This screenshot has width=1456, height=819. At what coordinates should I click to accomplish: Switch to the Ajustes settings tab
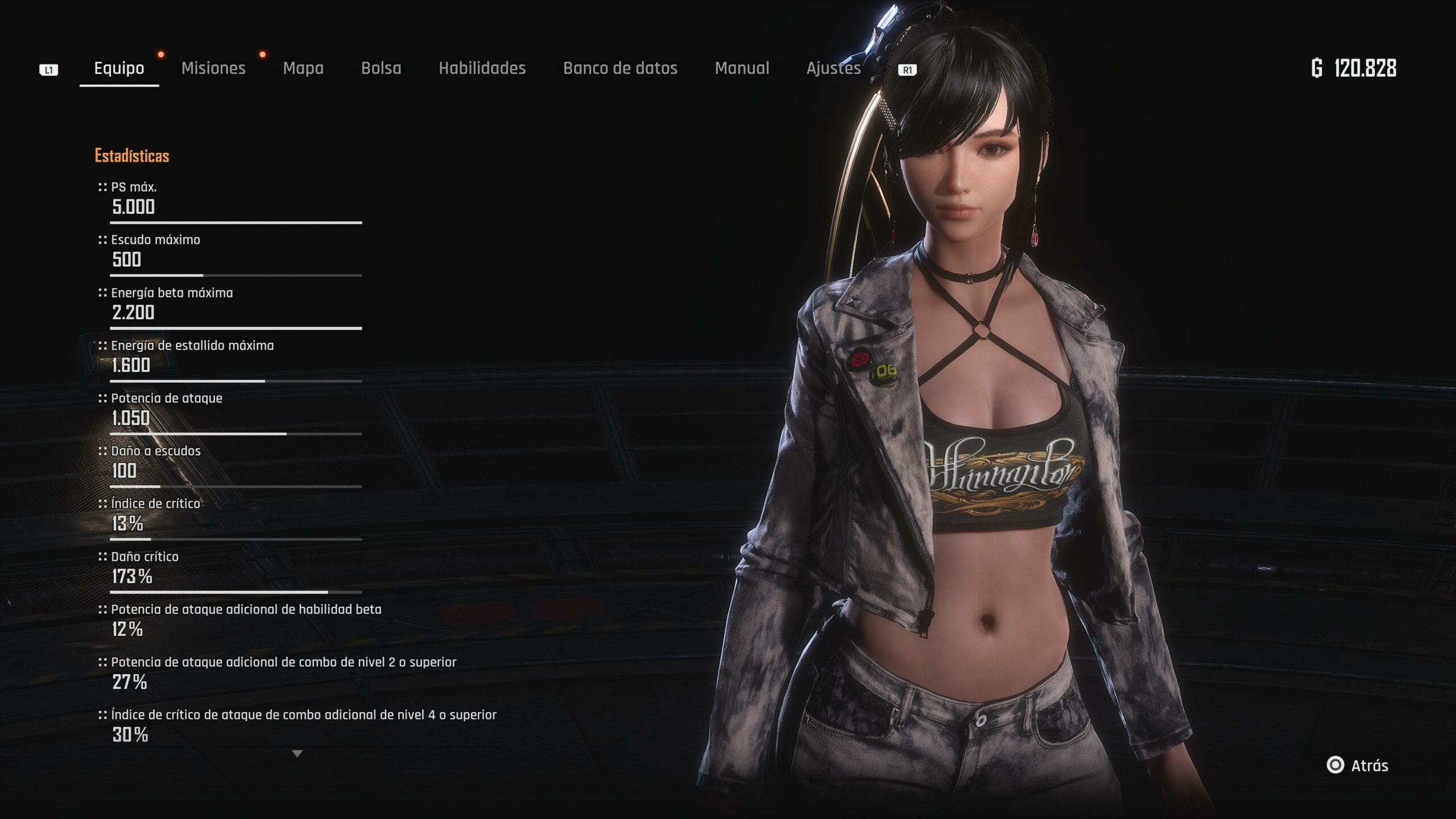click(833, 68)
